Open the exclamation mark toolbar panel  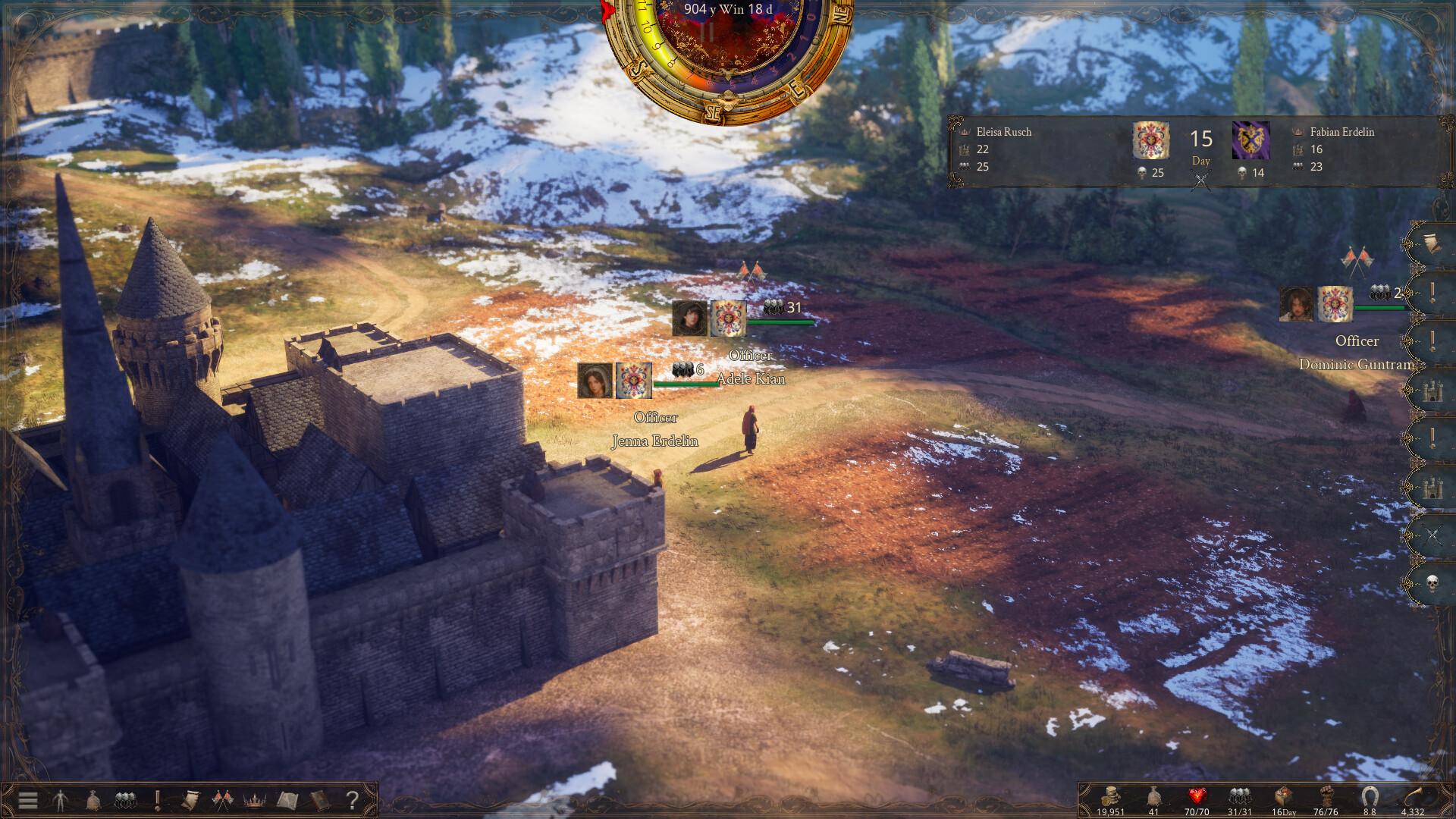pos(158,800)
